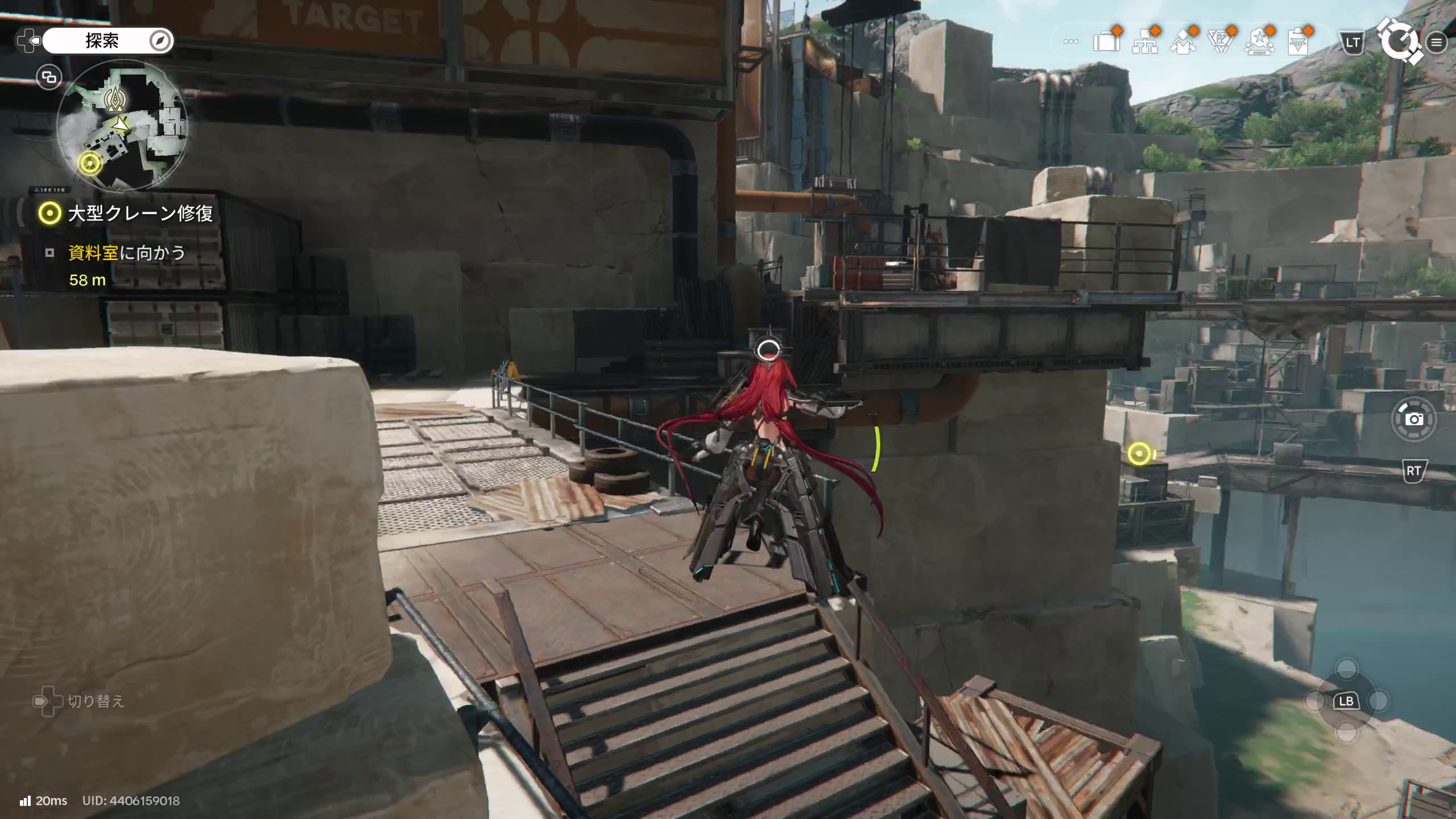Select the yellow quest marker on the minimap
The image size is (1456, 819).
click(x=89, y=164)
